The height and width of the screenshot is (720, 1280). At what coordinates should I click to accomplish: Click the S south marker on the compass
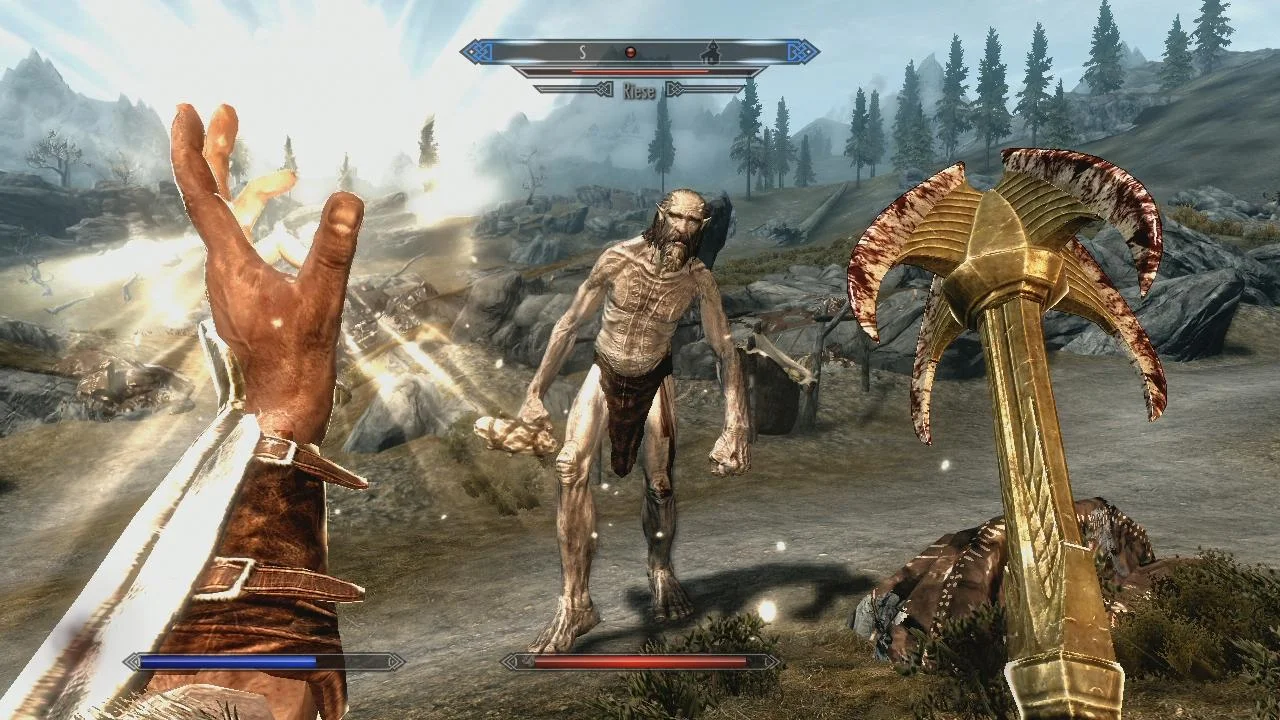click(x=582, y=50)
